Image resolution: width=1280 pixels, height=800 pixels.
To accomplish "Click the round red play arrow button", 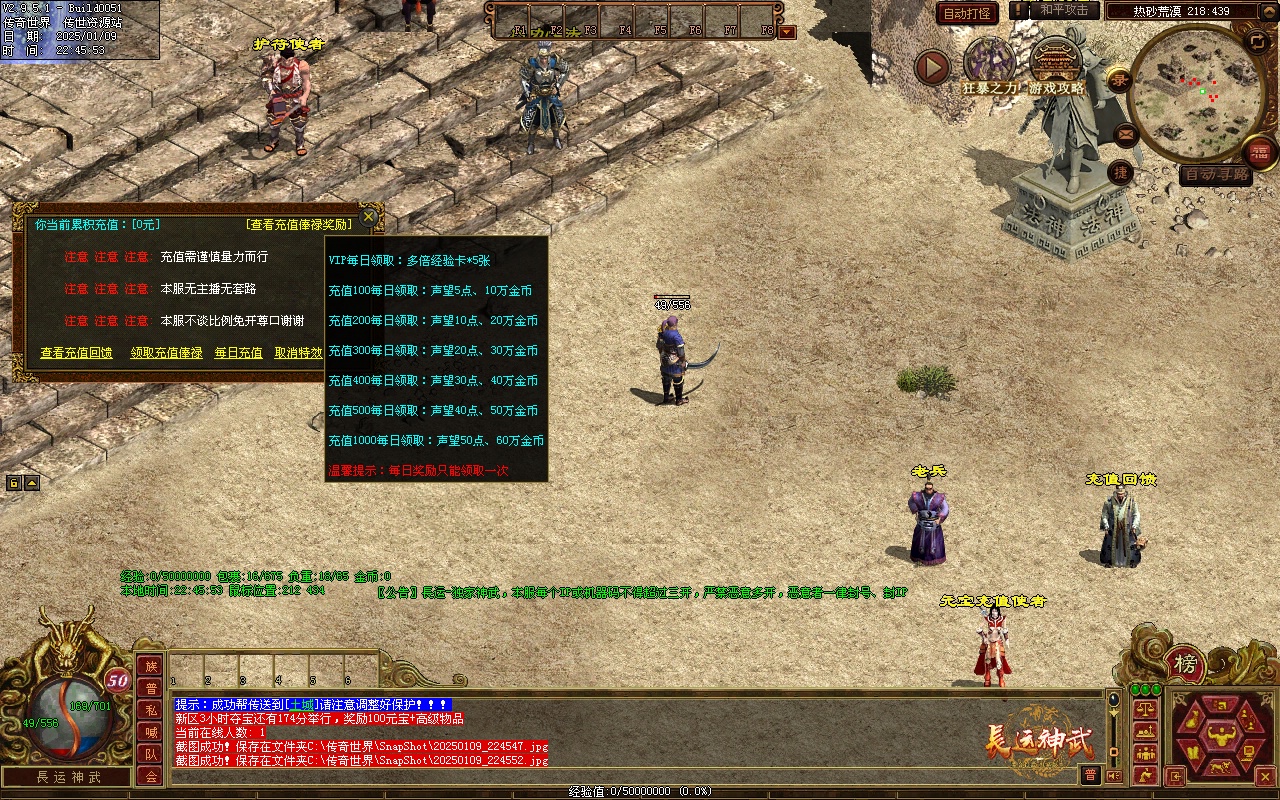I will point(932,67).
